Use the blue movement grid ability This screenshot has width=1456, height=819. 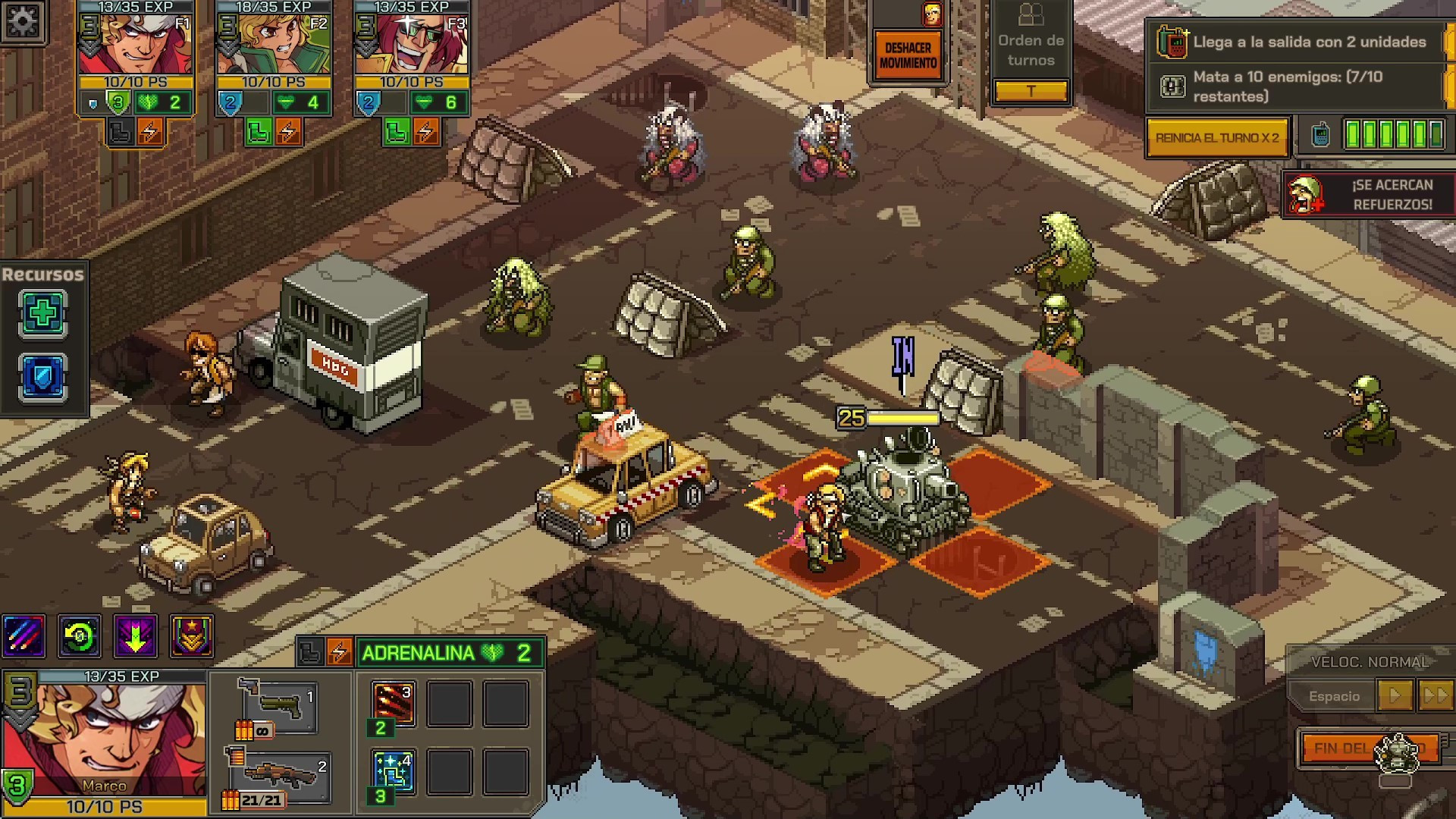(x=394, y=771)
